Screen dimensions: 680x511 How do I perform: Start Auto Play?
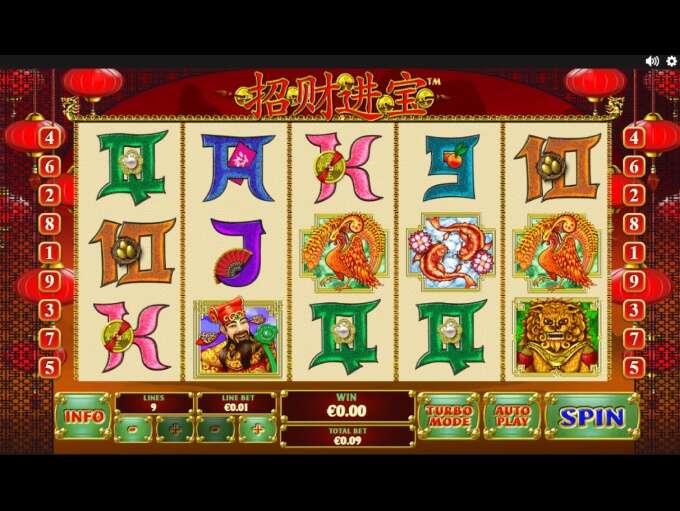[511, 416]
